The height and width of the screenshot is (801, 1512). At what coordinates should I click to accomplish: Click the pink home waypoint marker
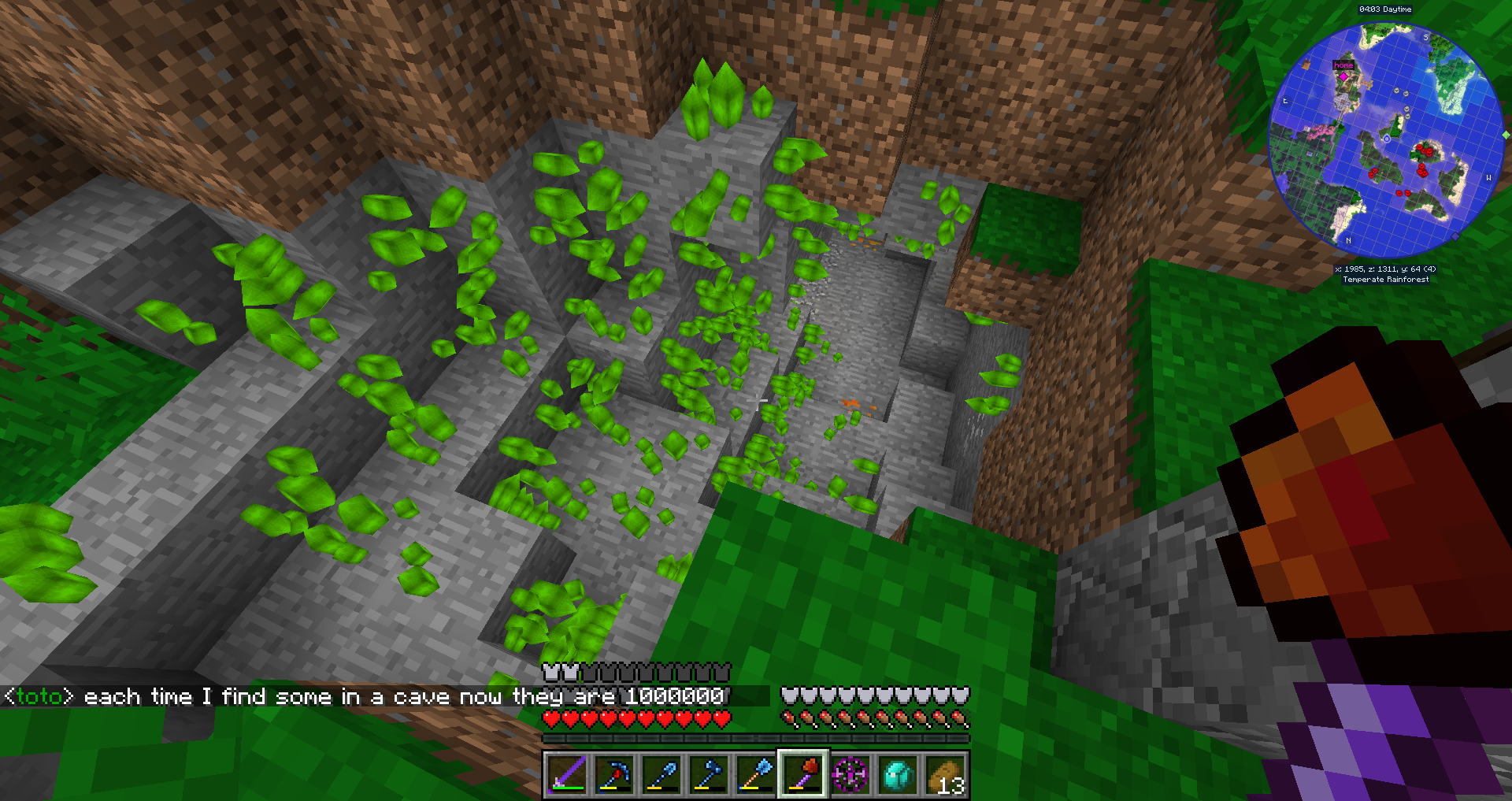click(x=1343, y=76)
